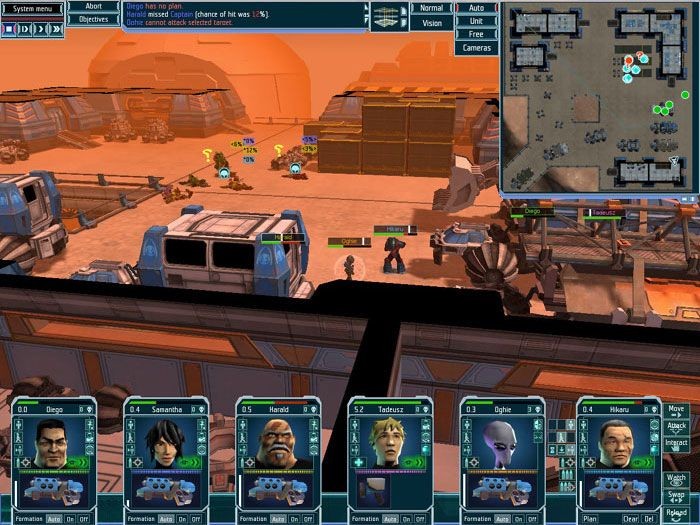Issue the Move command

[x=677, y=410]
